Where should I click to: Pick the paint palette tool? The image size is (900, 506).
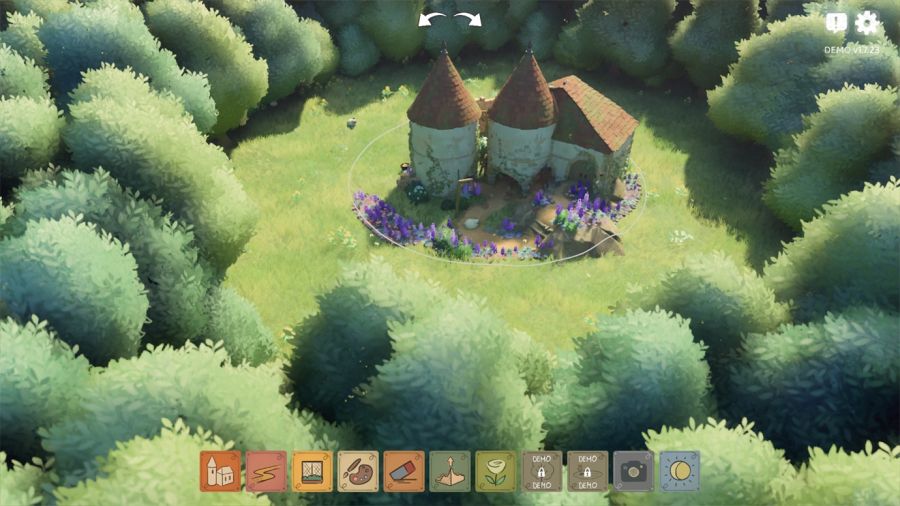[x=358, y=471]
